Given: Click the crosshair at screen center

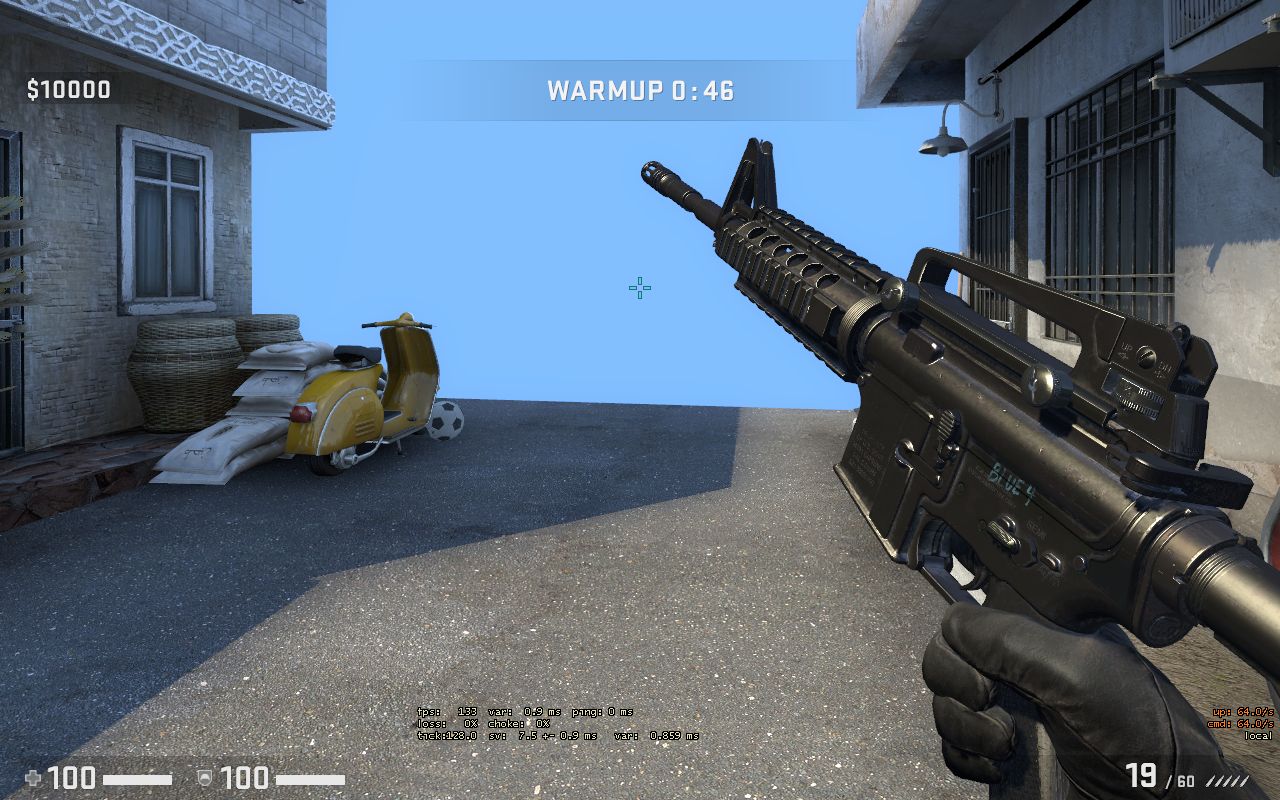Looking at the screenshot, I should (x=639, y=289).
